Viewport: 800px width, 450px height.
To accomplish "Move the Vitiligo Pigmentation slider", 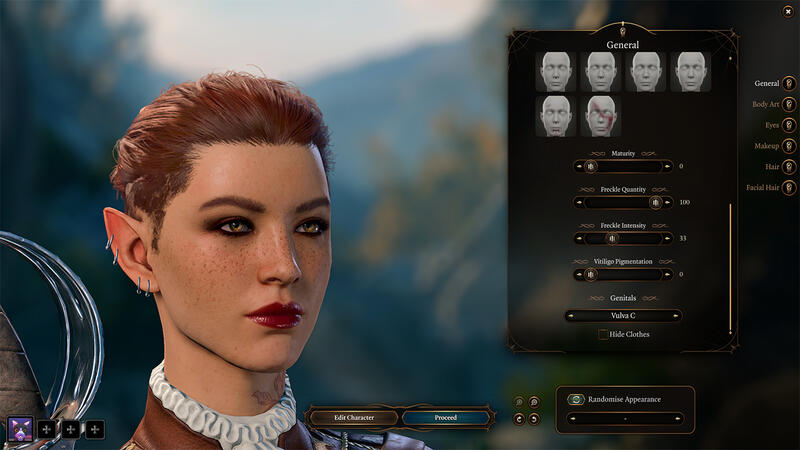I will coord(590,274).
